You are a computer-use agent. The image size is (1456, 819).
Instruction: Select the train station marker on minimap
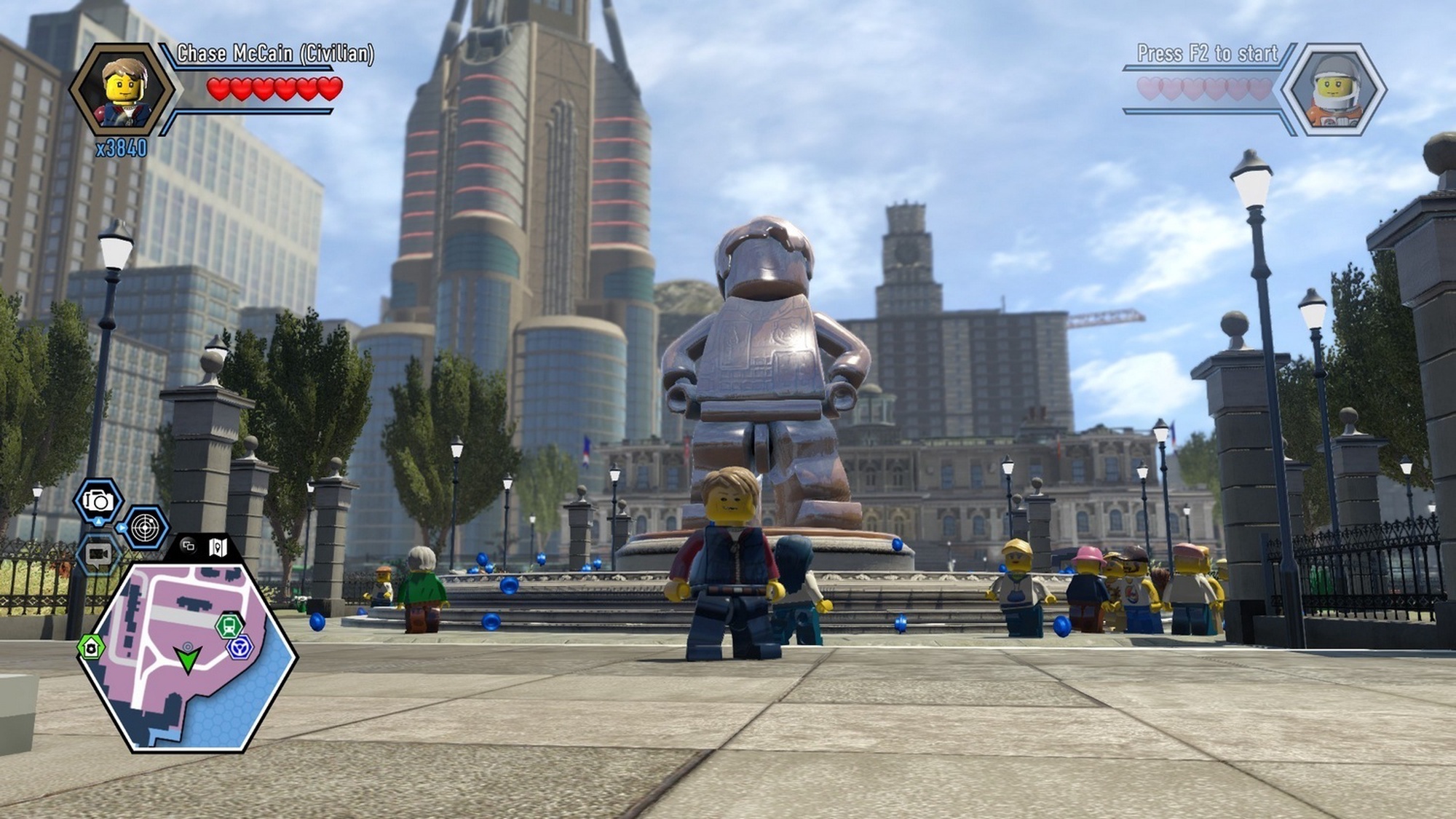pyautogui.click(x=229, y=625)
